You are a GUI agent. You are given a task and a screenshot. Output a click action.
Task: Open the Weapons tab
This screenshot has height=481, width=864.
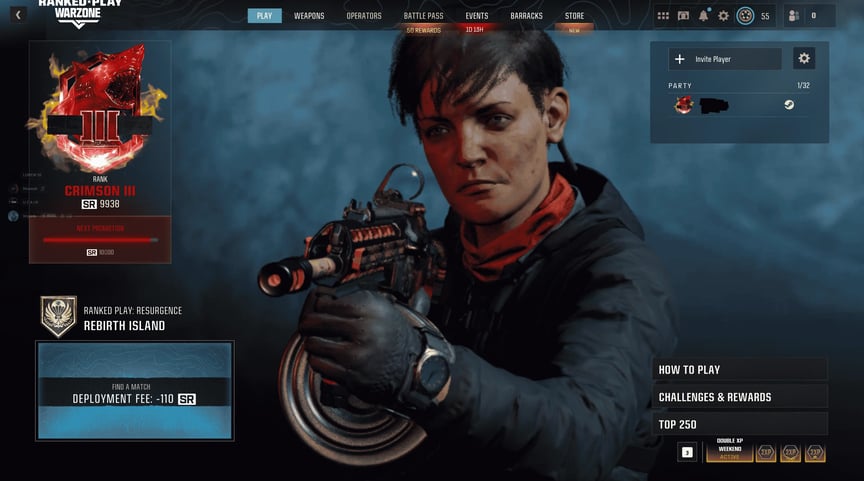point(309,16)
